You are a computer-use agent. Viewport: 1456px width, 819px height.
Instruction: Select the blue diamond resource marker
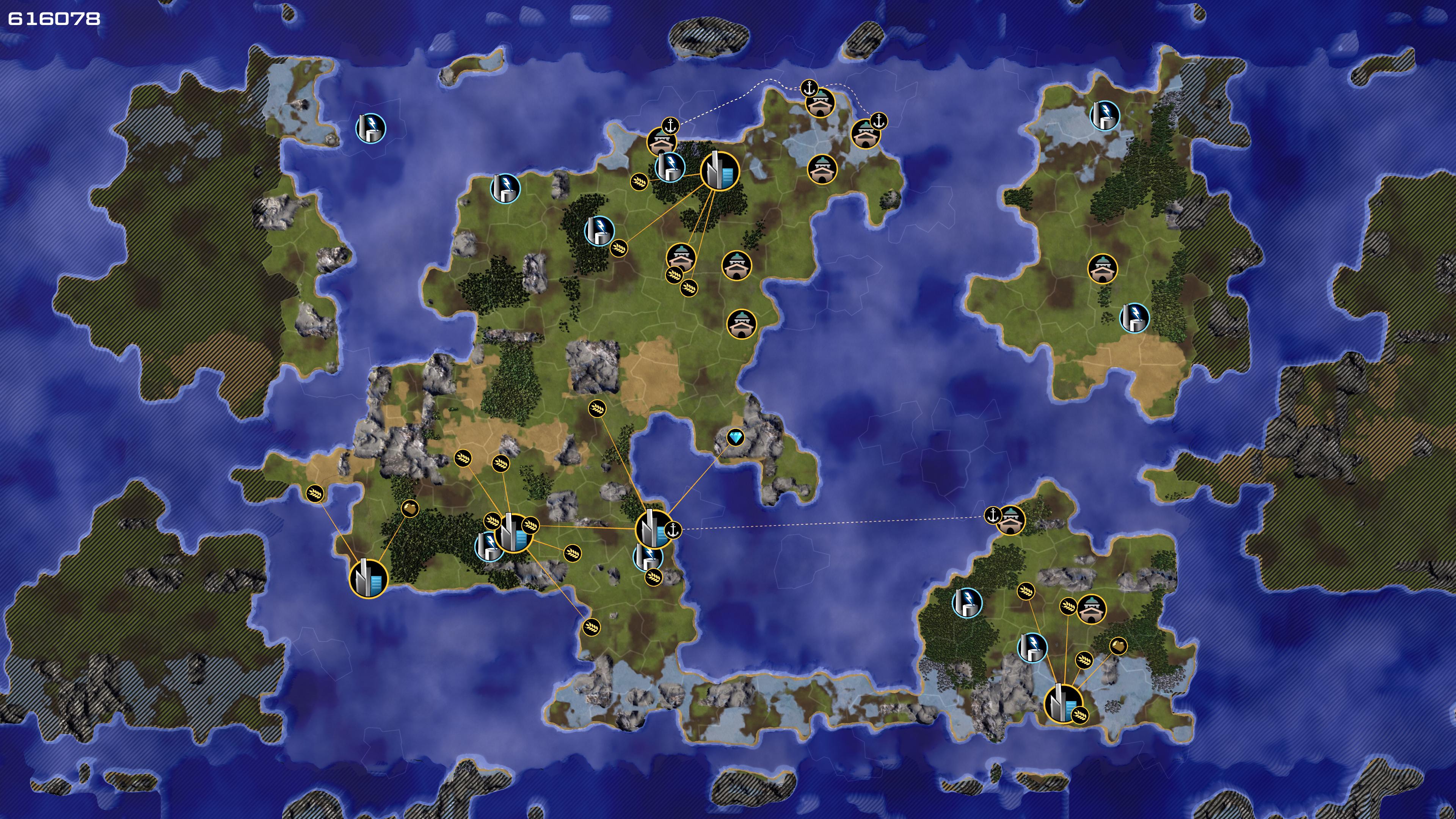[x=735, y=438]
